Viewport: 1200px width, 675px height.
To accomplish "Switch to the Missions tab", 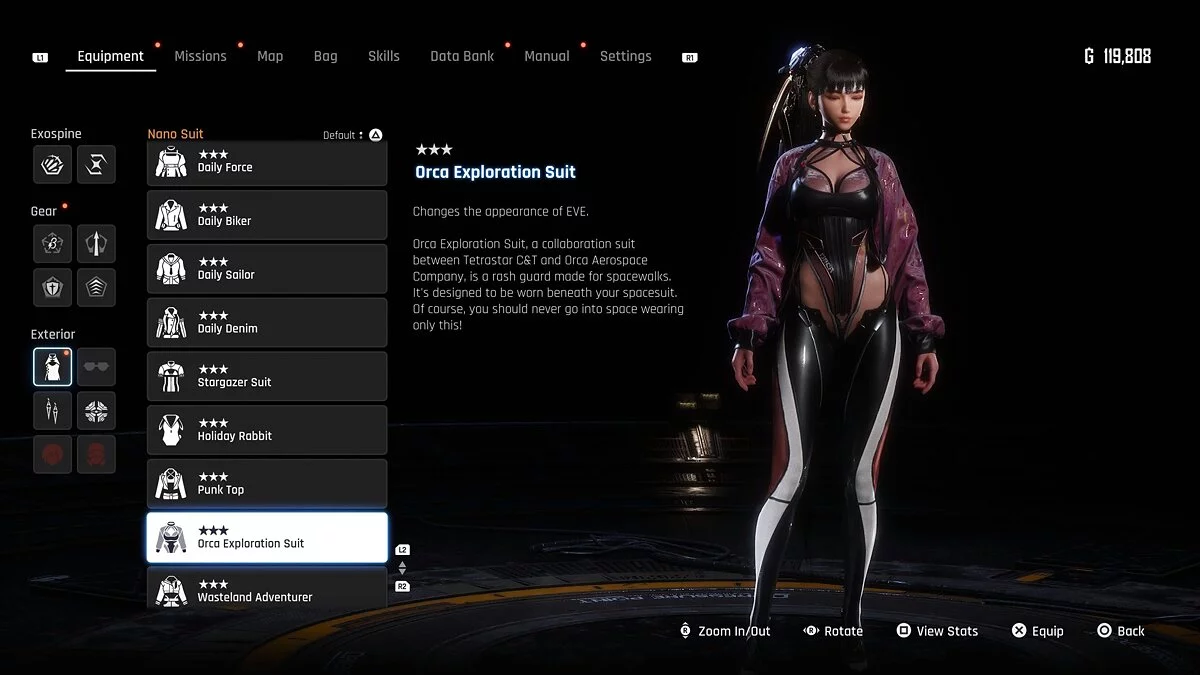I will (200, 56).
